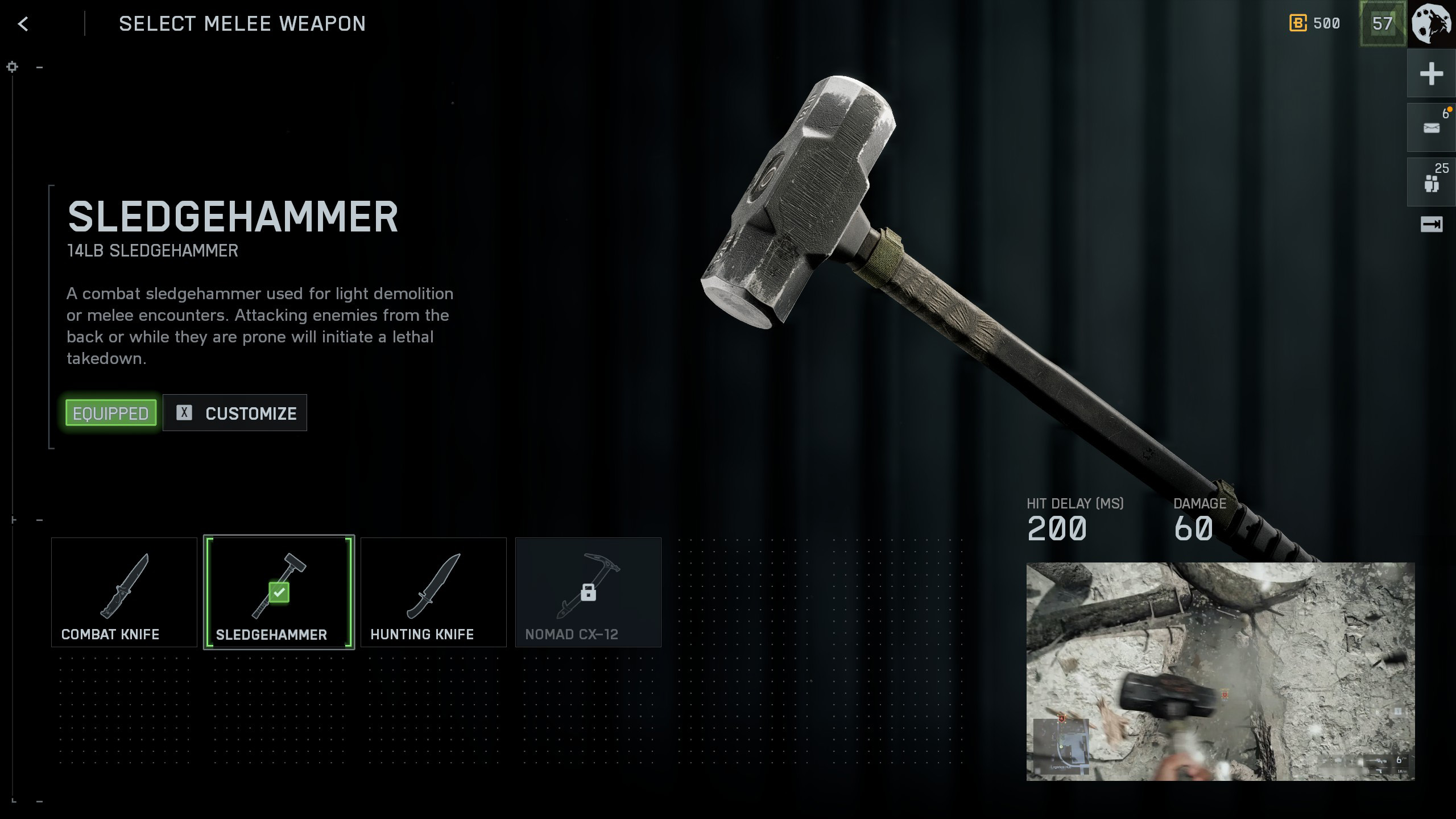Choose the Sledgehammer weapon tile

(279, 592)
